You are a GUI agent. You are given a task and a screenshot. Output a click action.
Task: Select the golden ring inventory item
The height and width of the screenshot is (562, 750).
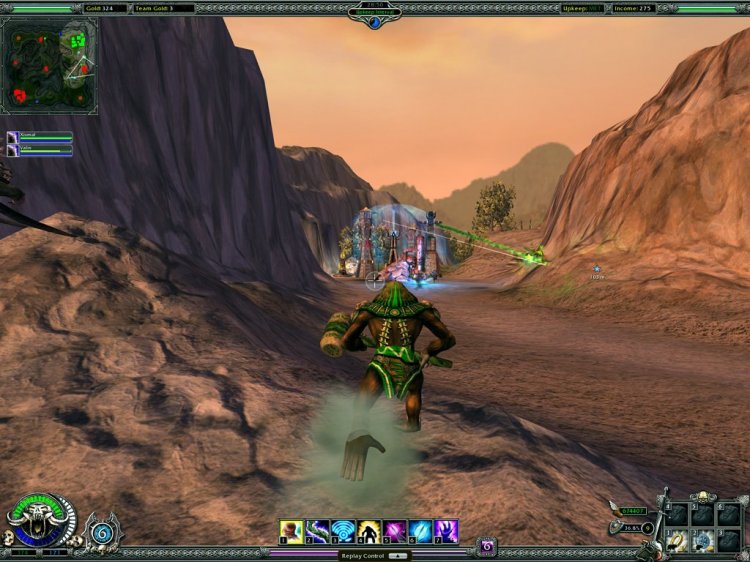677,541
